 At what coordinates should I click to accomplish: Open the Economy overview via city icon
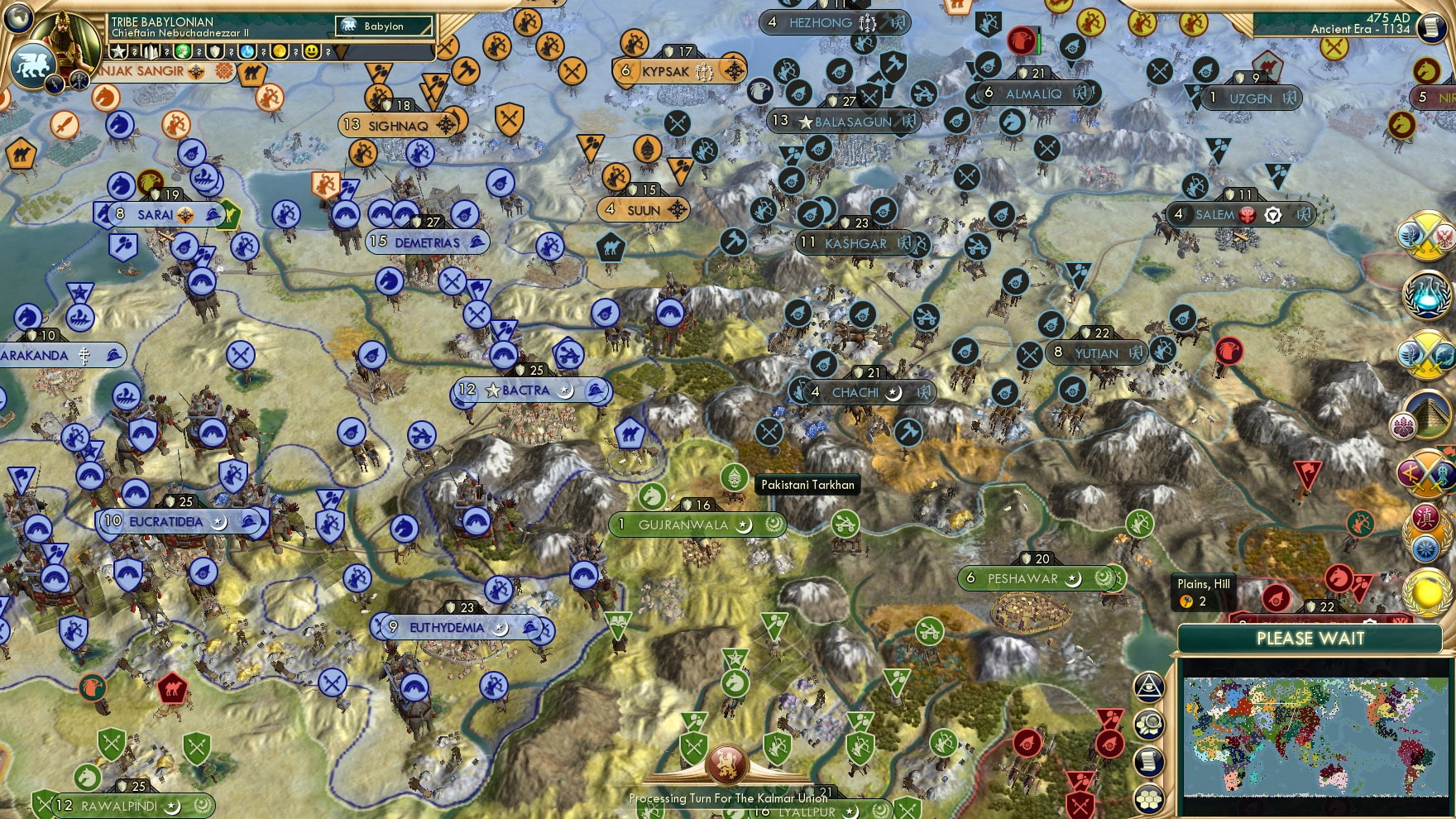151,51
